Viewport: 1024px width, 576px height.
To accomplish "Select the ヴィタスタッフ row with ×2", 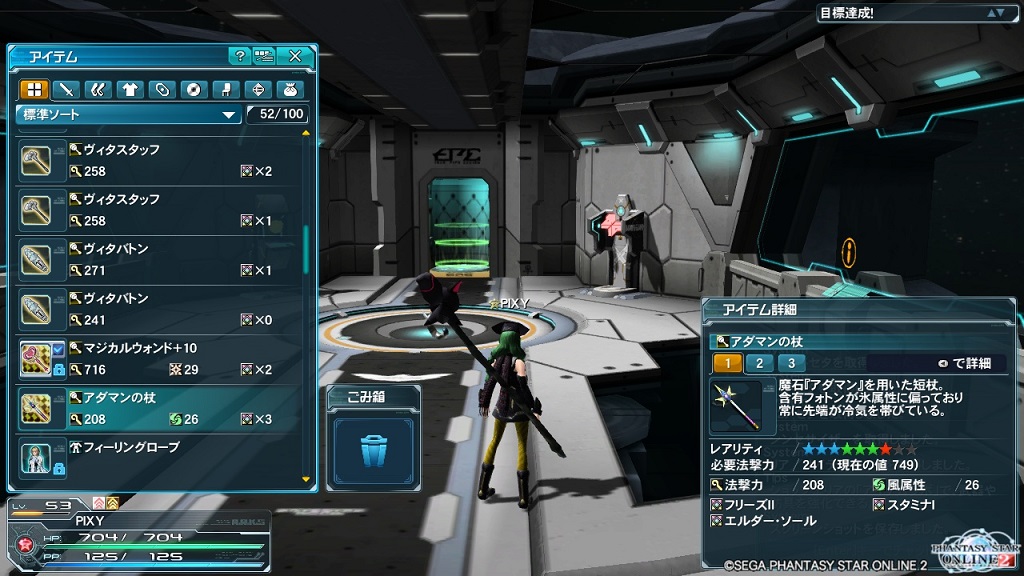I will click(160, 160).
